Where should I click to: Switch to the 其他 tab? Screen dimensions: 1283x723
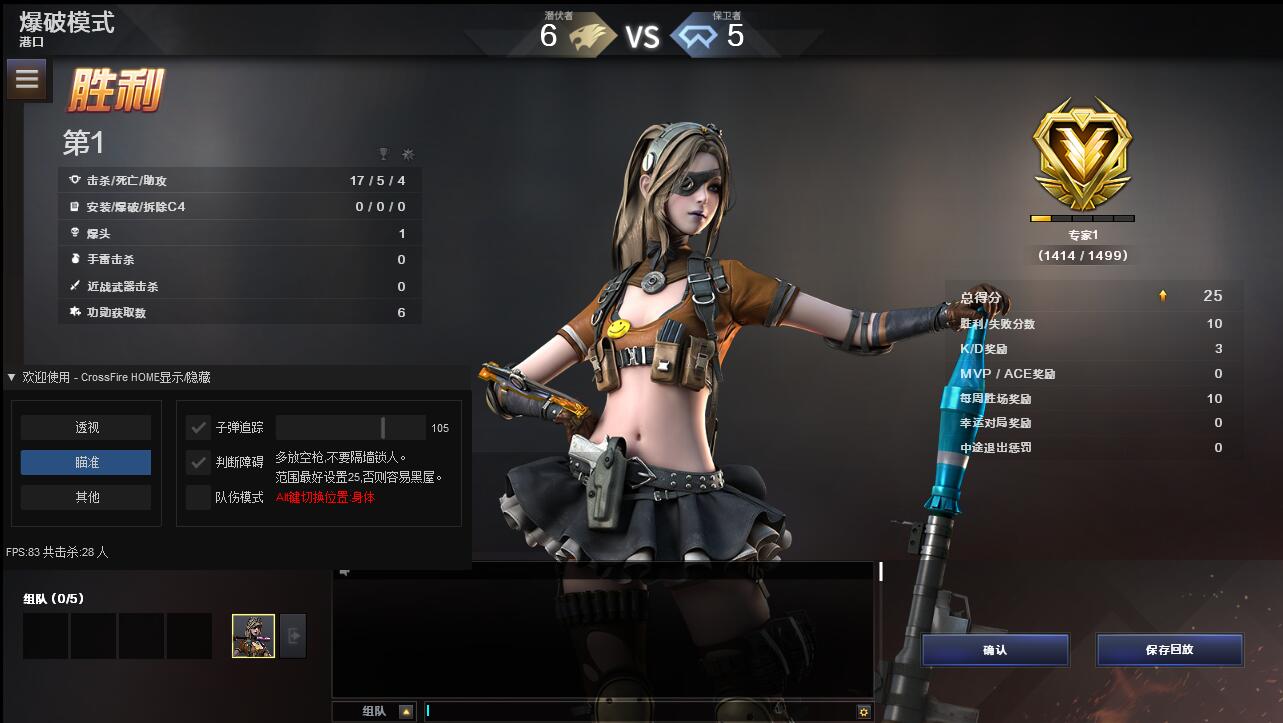(85, 497)
